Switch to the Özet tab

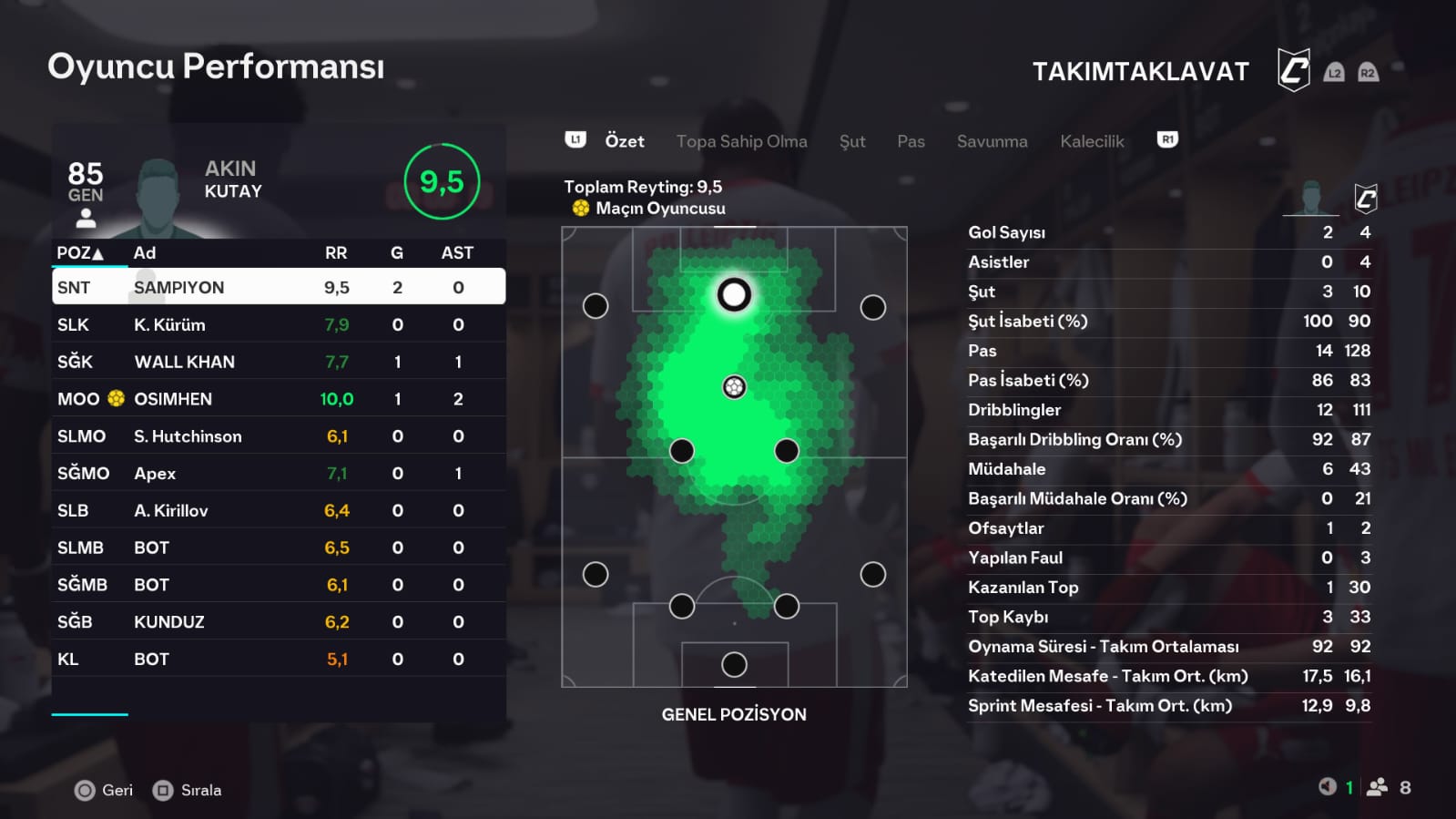[624, 141]
